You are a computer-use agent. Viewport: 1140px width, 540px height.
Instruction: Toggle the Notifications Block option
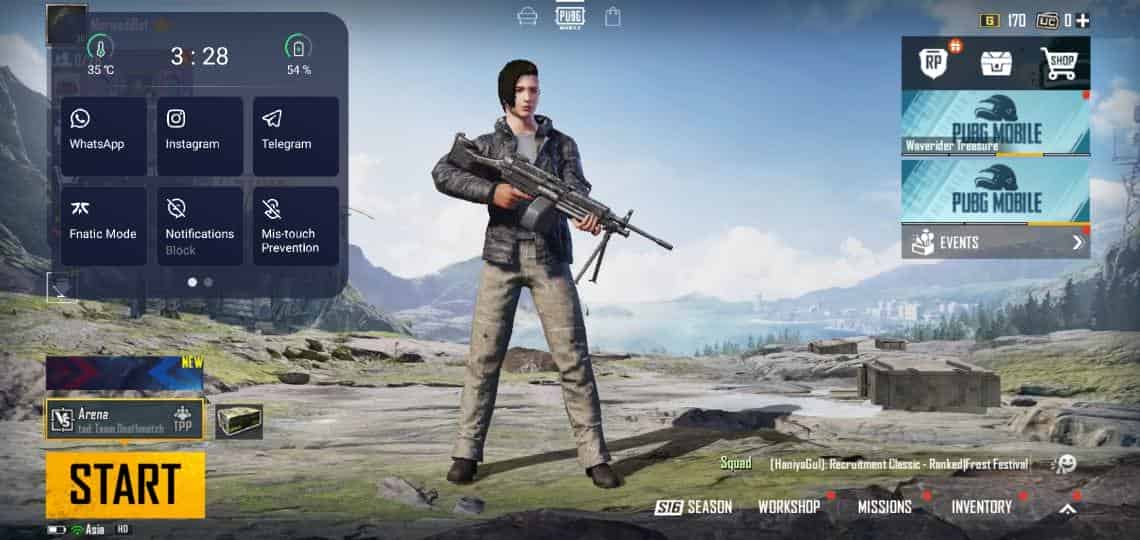click(199, 226)
